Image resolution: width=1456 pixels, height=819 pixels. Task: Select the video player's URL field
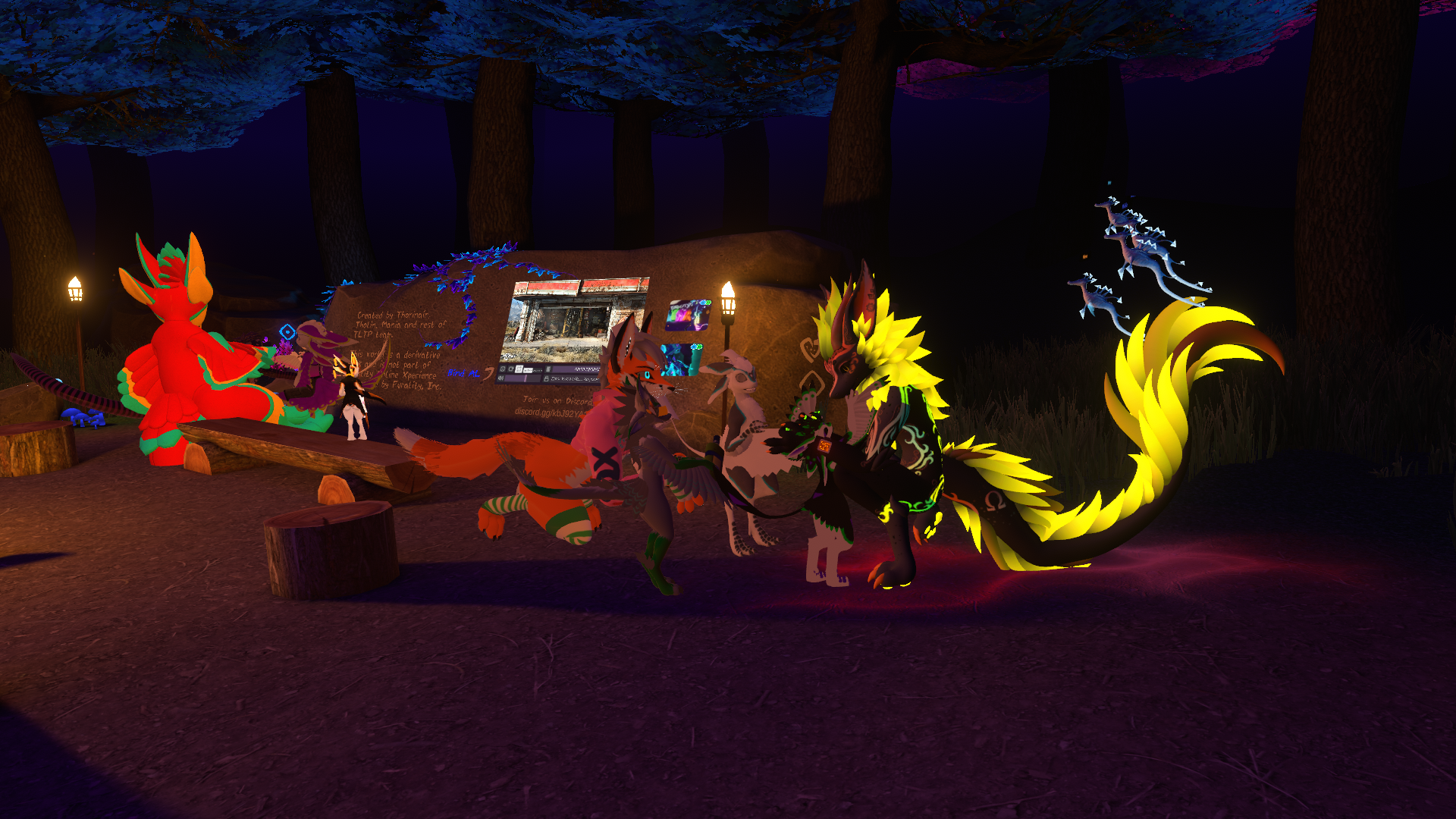[574, 378]
